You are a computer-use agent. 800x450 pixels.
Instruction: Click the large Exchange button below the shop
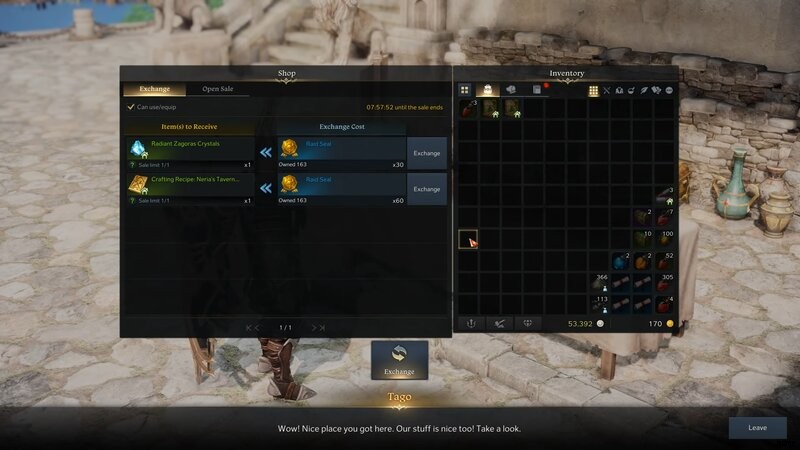[399, 360]
